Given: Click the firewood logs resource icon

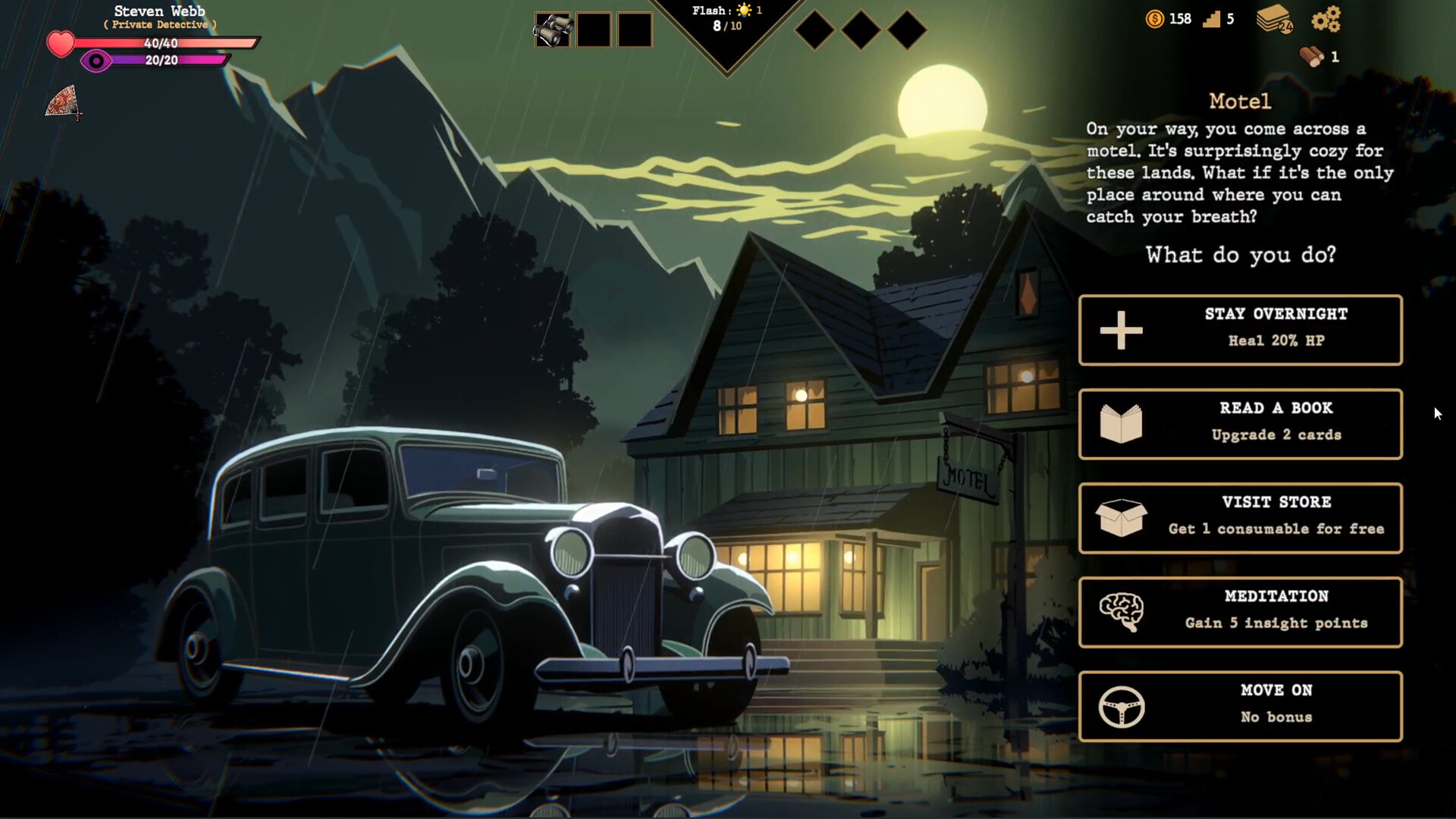Looking at the screenshot, I should [1310, 56].
